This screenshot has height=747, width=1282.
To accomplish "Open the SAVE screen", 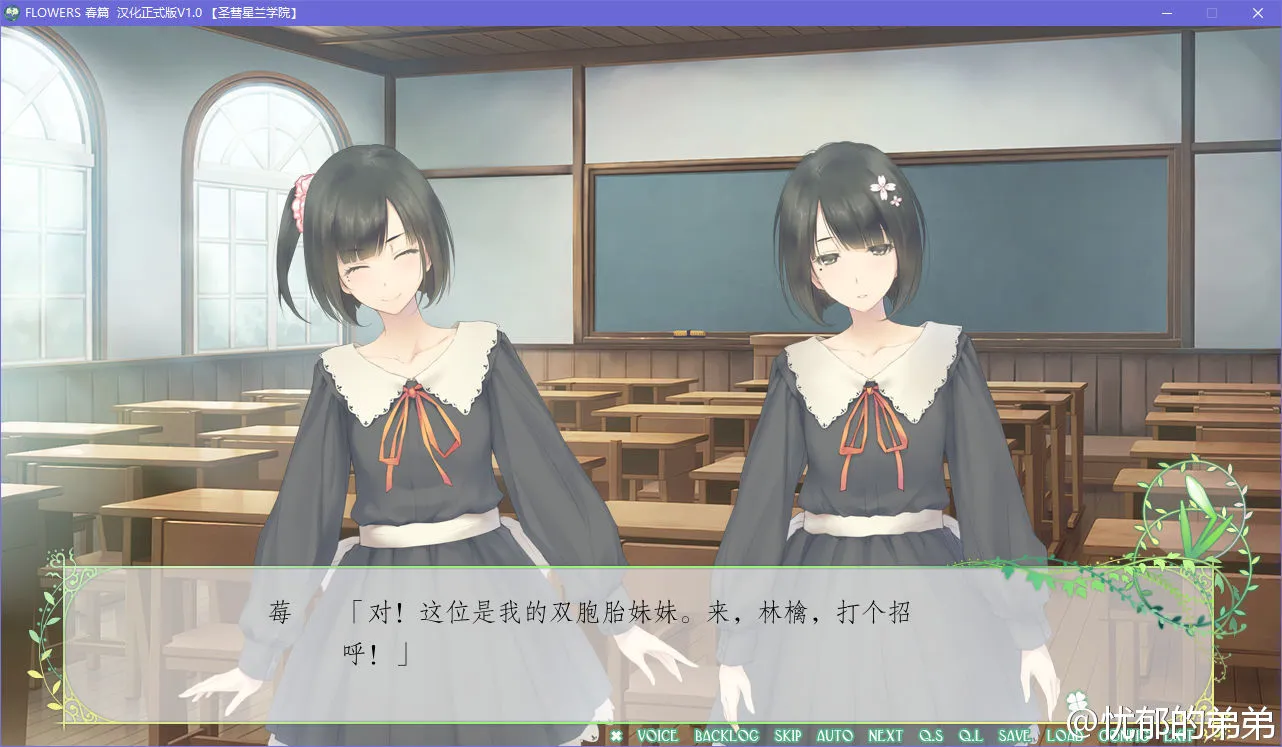I will [1012, 736].
